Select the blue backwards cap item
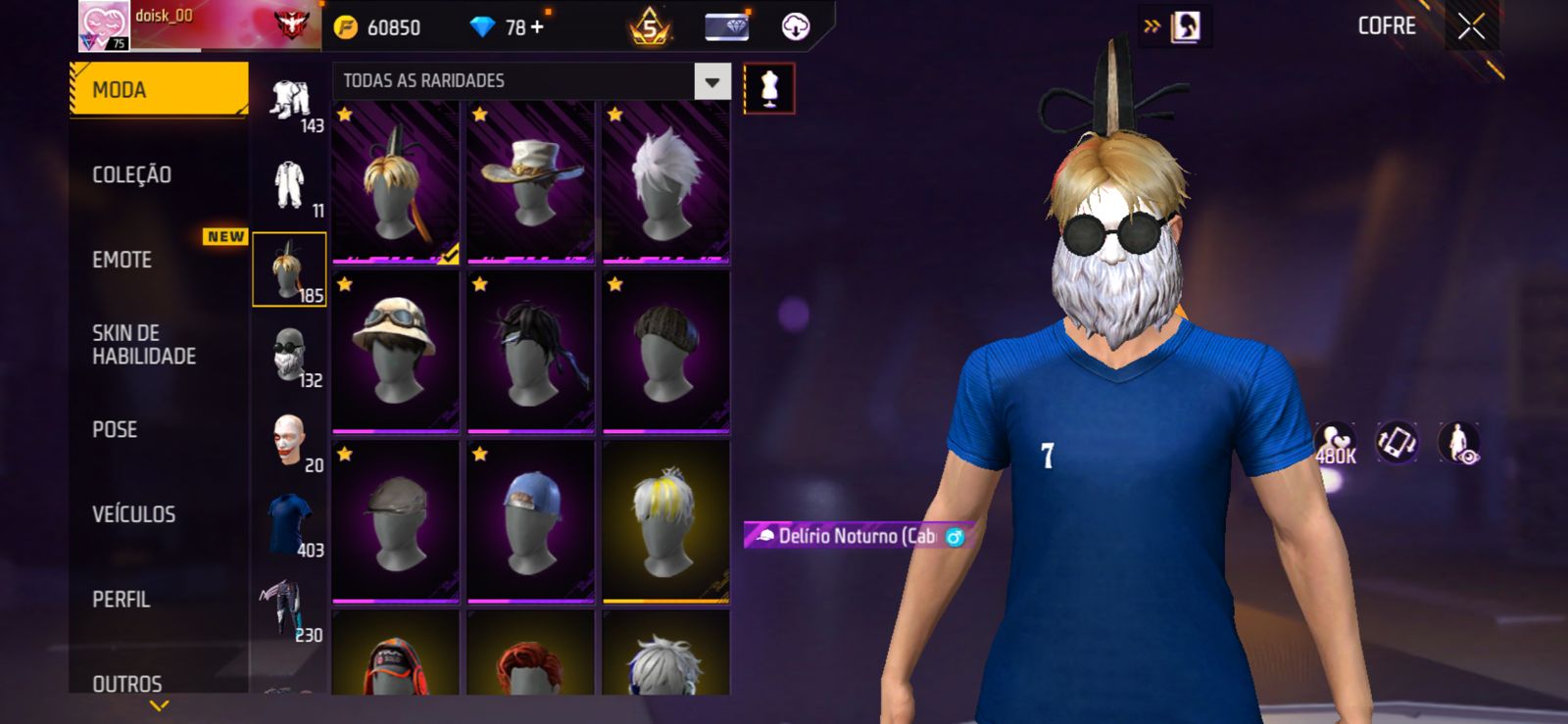 coord(530,521)
